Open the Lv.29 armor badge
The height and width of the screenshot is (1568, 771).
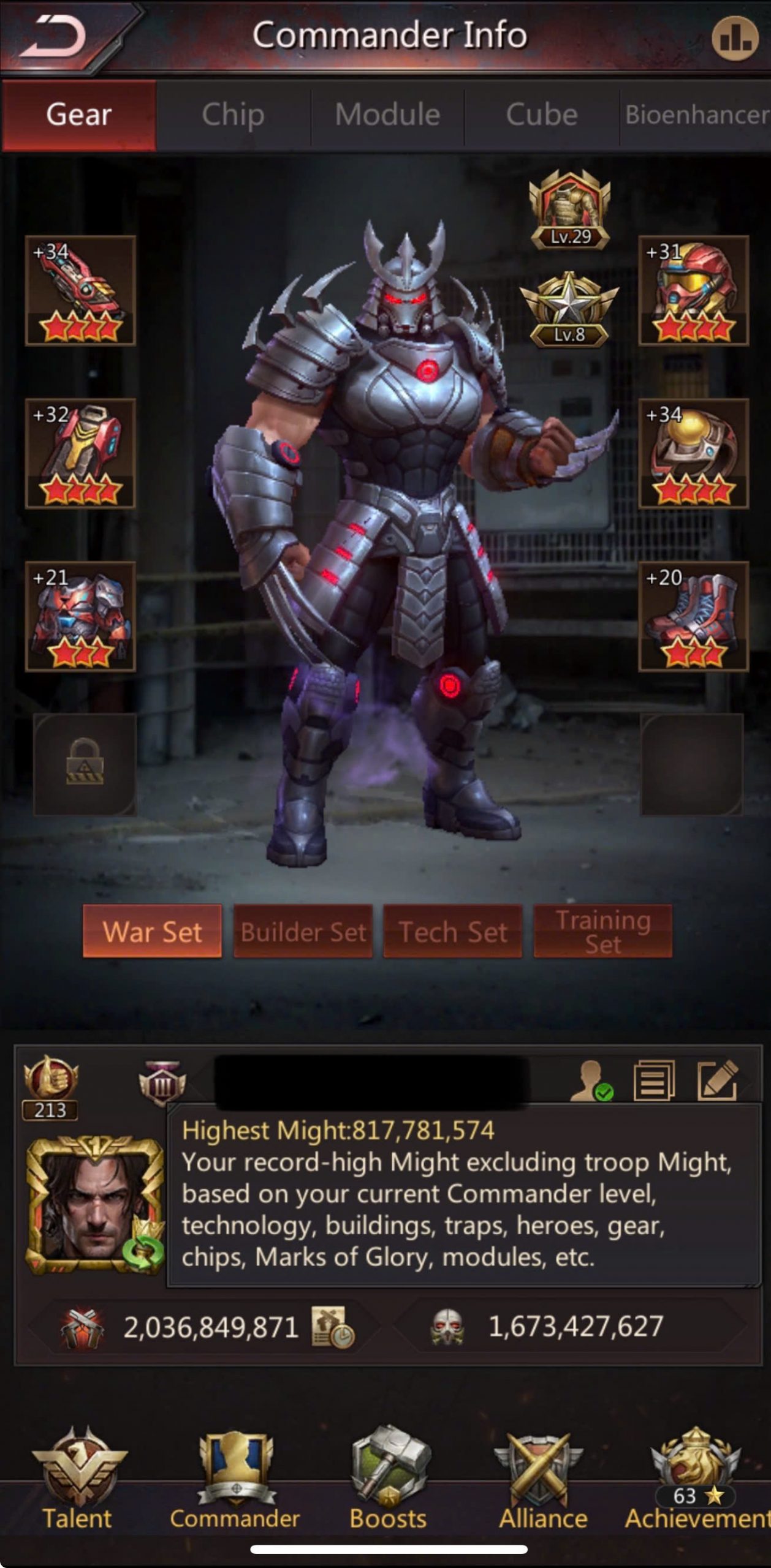[x=570, y=209]
